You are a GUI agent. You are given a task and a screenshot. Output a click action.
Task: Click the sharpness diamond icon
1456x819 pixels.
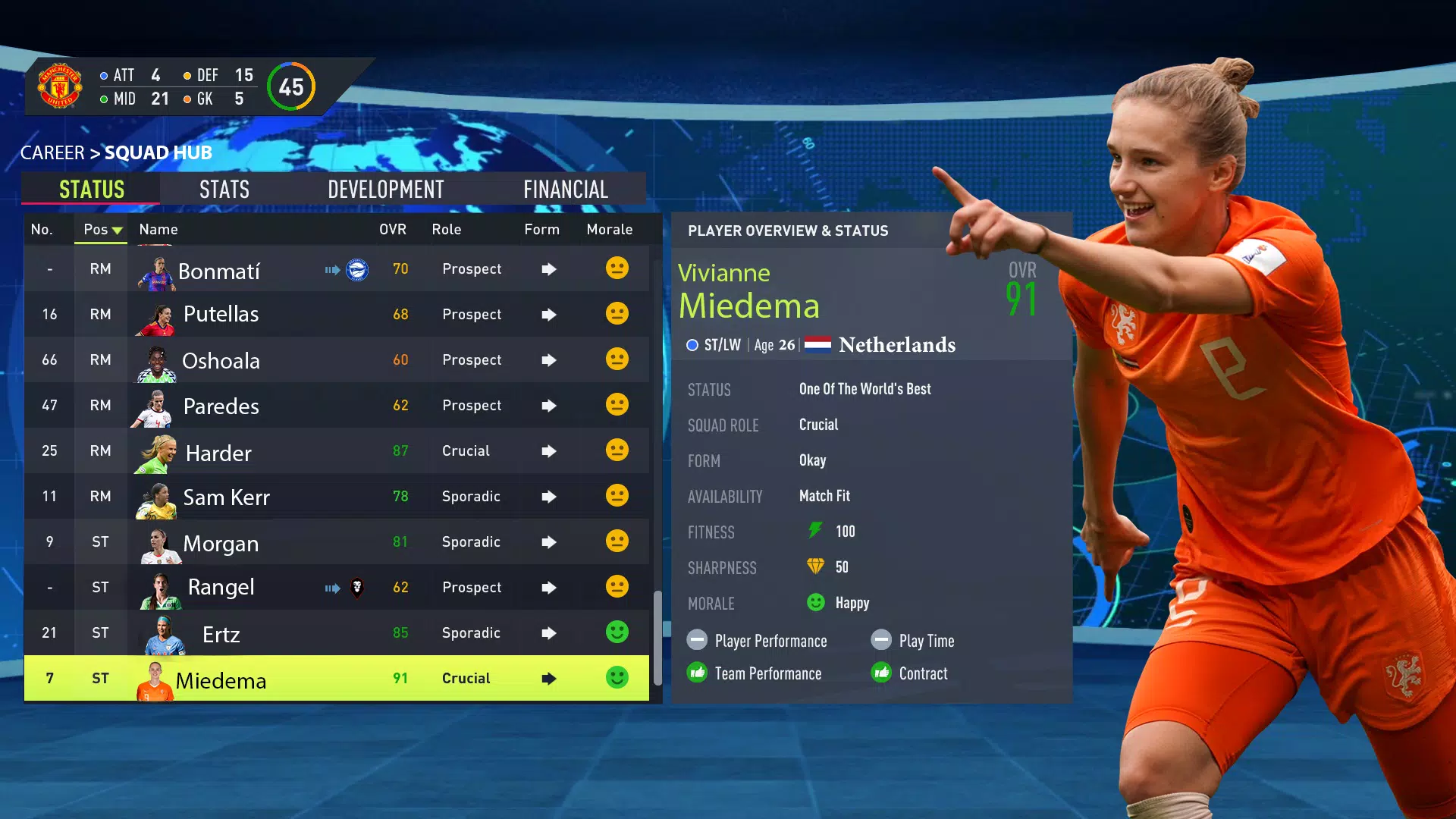[x=817, y=566]
